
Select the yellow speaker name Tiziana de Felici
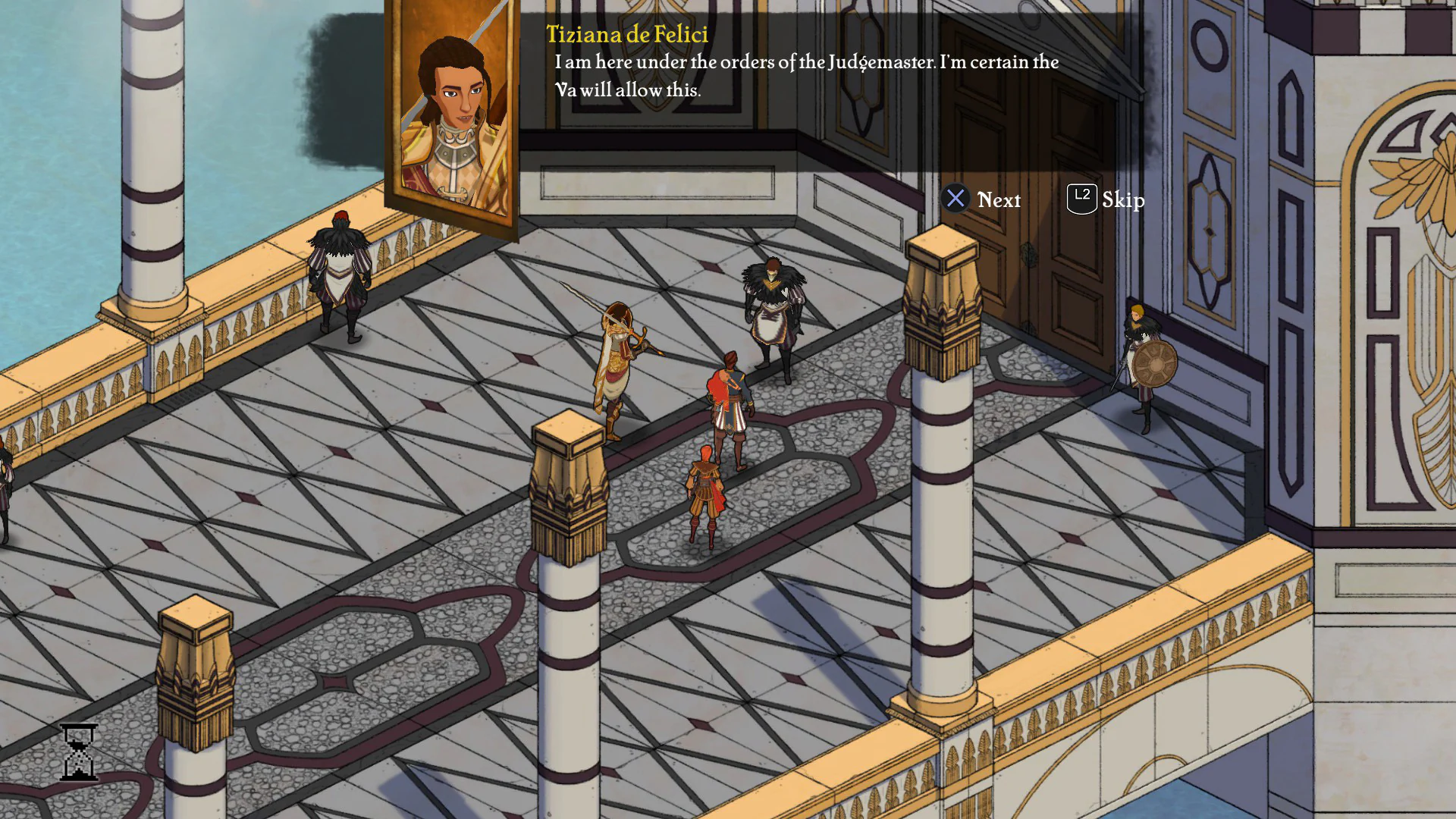click(627, 34)
